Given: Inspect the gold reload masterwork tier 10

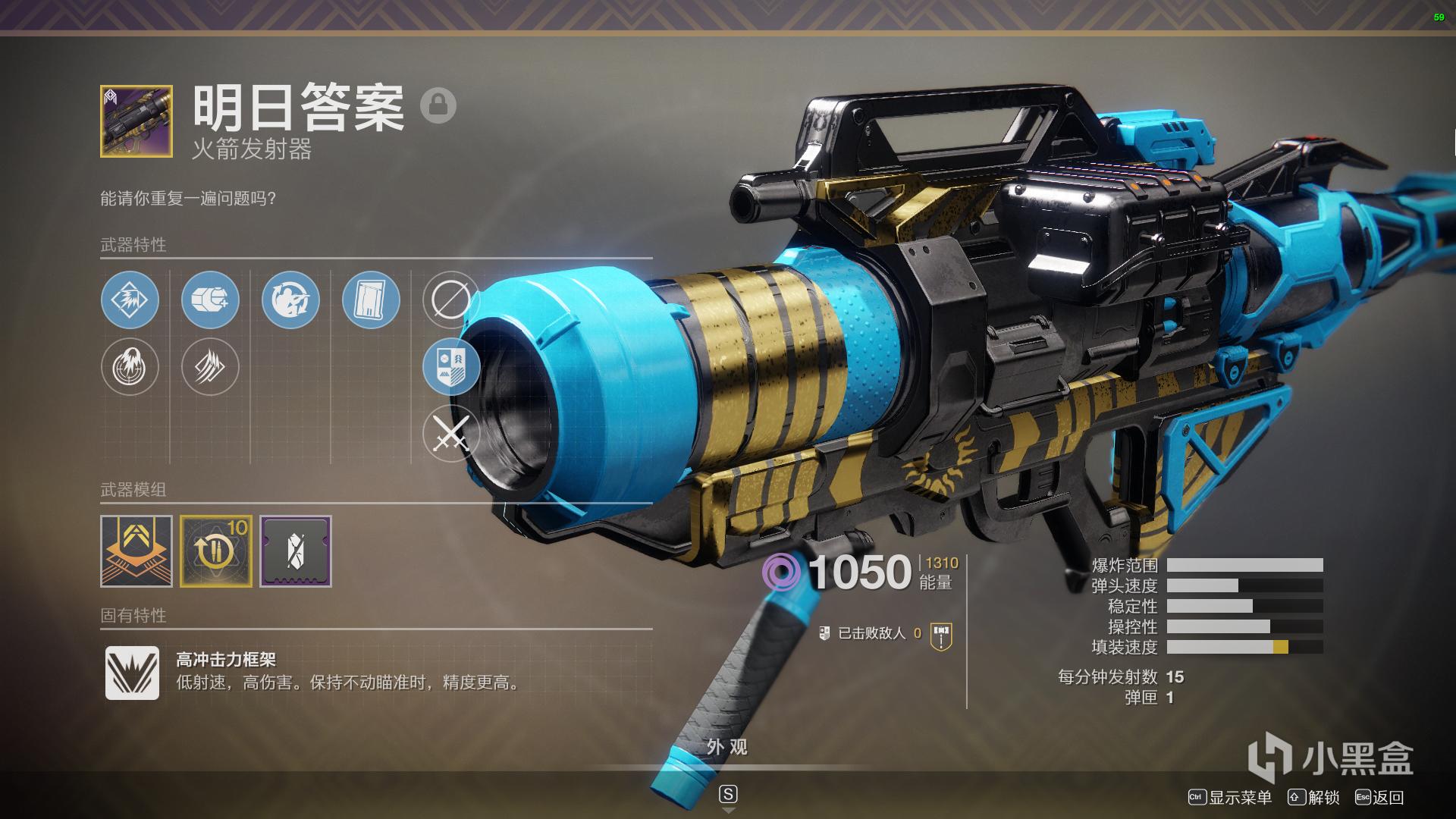Looking at the screenshot, I should (x=216, y=551).
